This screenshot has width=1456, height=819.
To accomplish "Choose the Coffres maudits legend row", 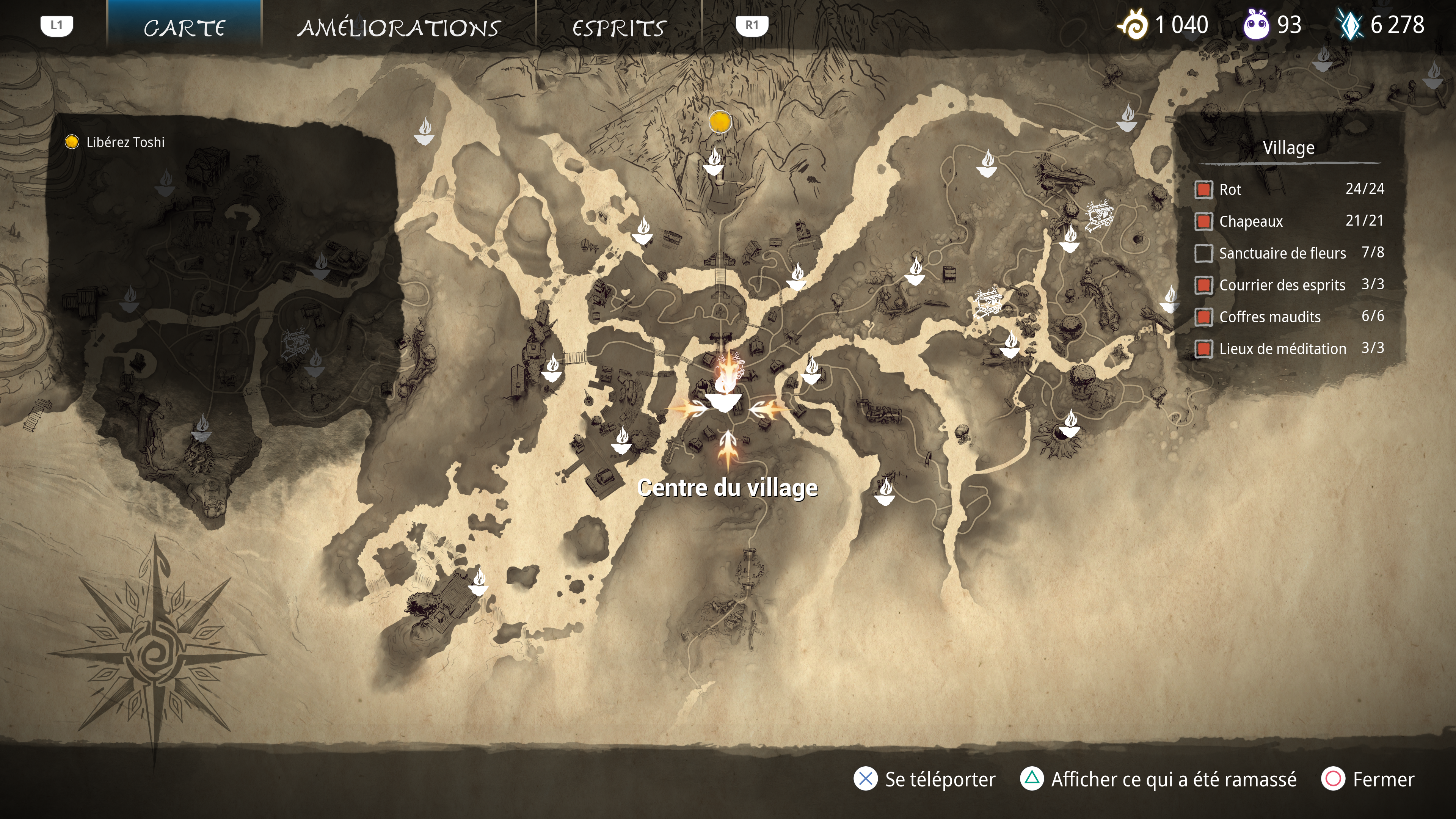I will tap(1289, 317).
